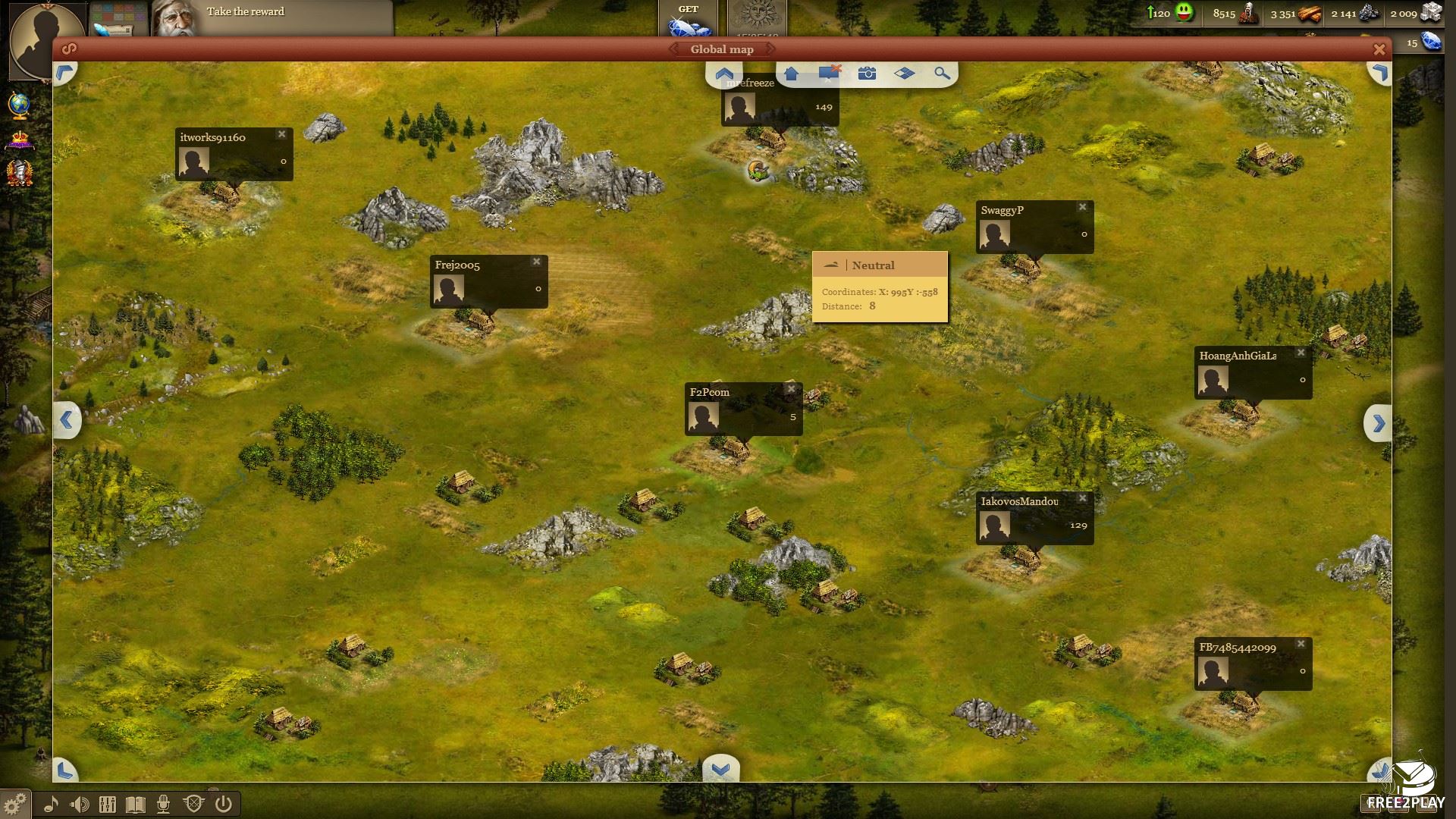The image size is (1456, 819).
Task: Open the camera screenshot tool
Action: [867, 74]
